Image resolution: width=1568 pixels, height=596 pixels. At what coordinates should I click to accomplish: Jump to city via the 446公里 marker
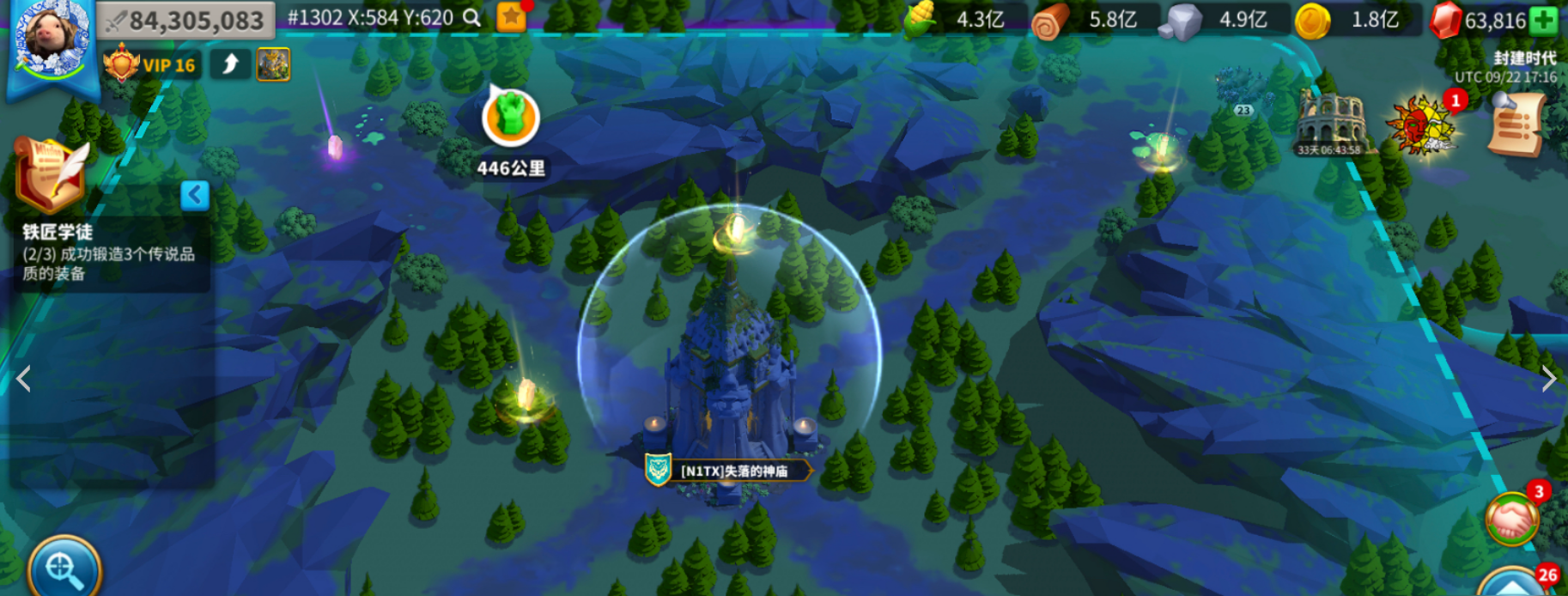click(511, 119)
